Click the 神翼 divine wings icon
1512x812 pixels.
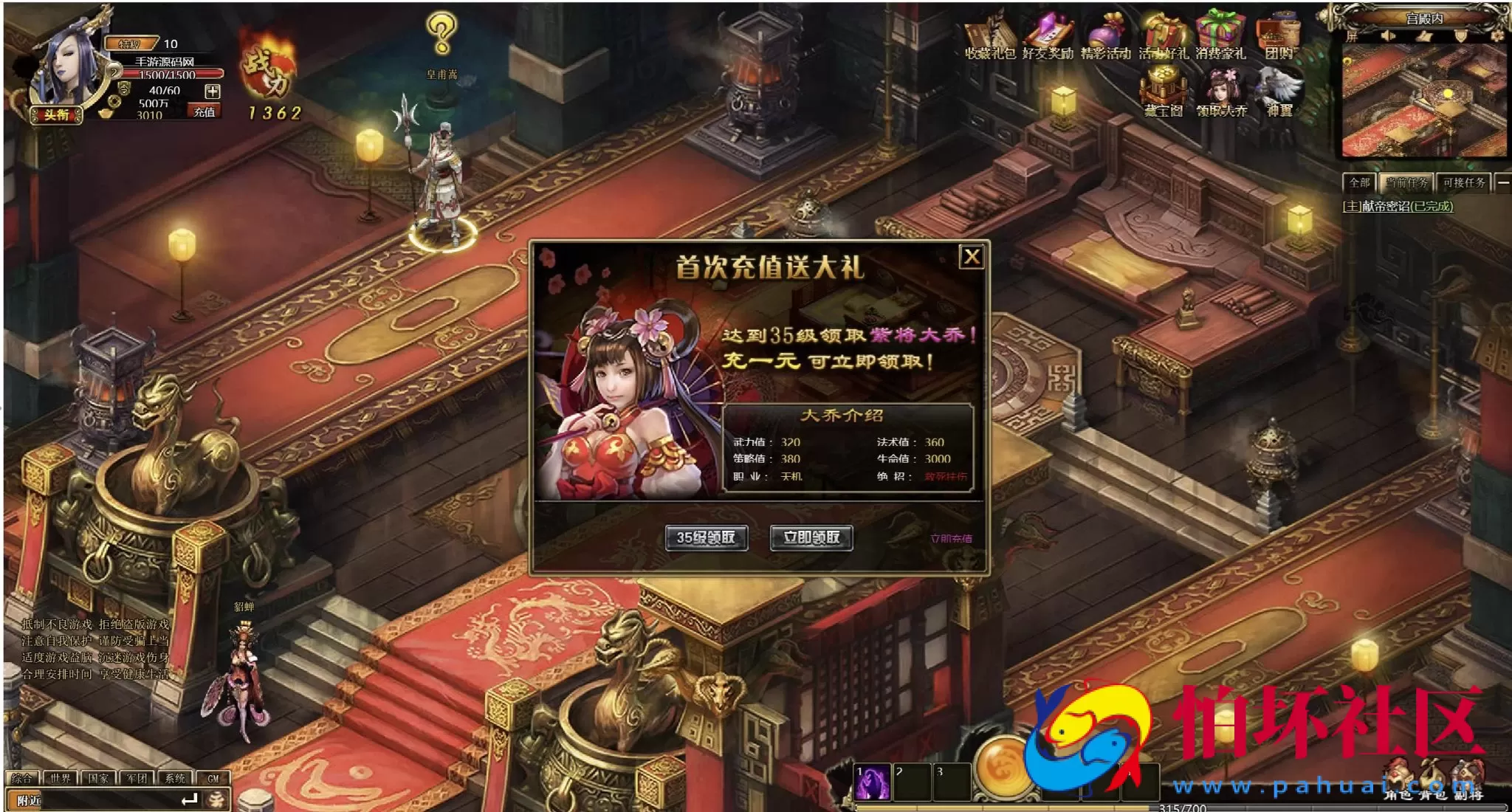pyautogui.click(x=1279, y=85)
